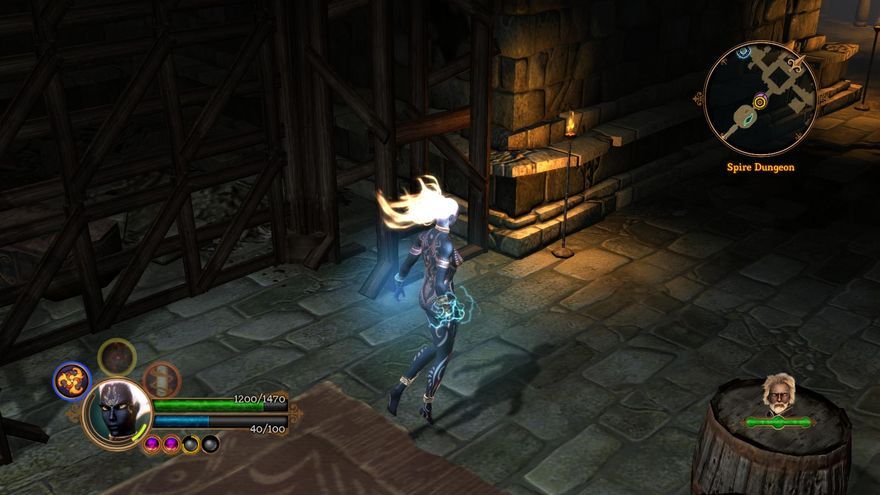Choose the dim yellow-ringed ability slot
Image resolution: width=880 pixels, height=495 pixels.
pos(117,357)
